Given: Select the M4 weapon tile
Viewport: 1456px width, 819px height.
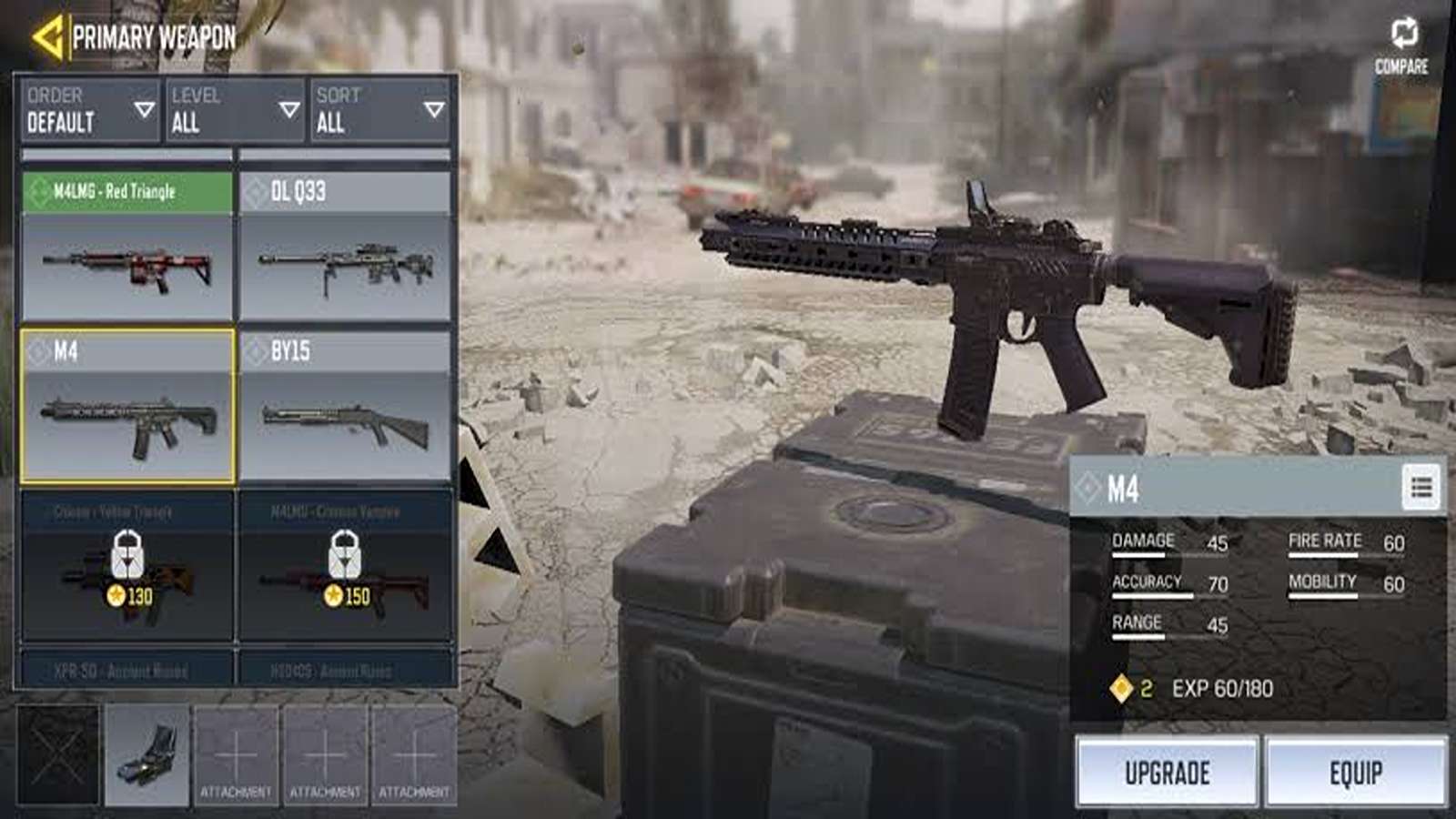Looking at the screenshot, I should [127, 406].
